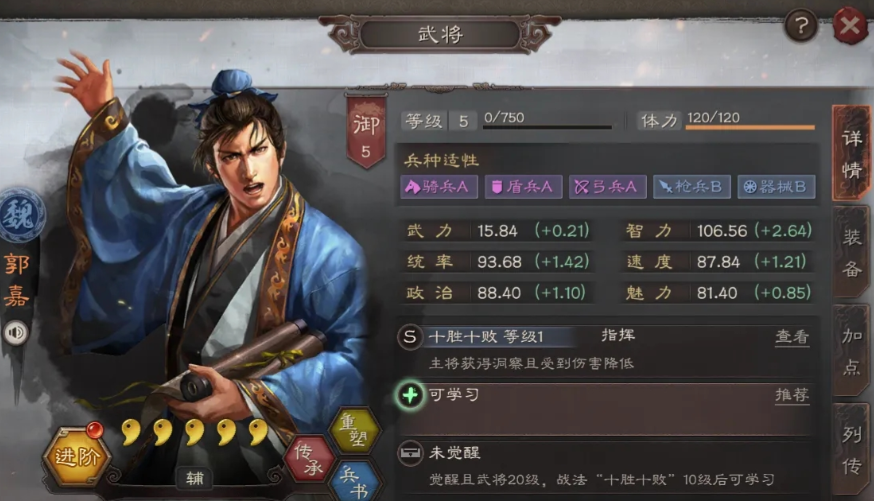
Task: Select the 弓兵A archer aptitude tag
Action: pyautogui.click(x=608, y=186)
